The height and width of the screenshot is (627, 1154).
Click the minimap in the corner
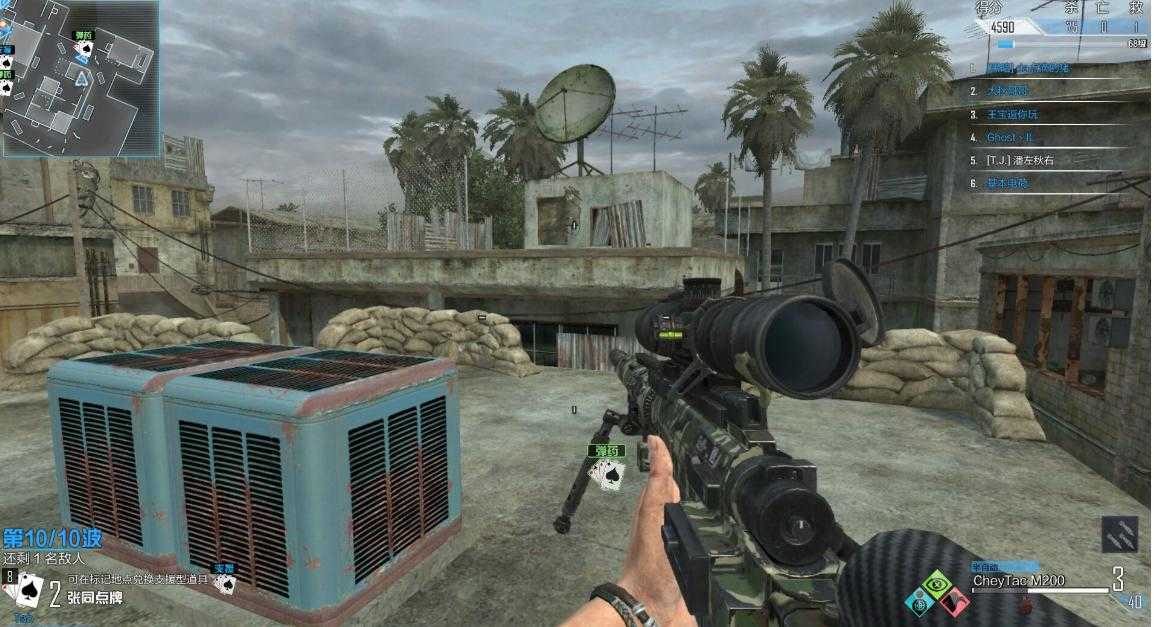(x=79, y=77)
